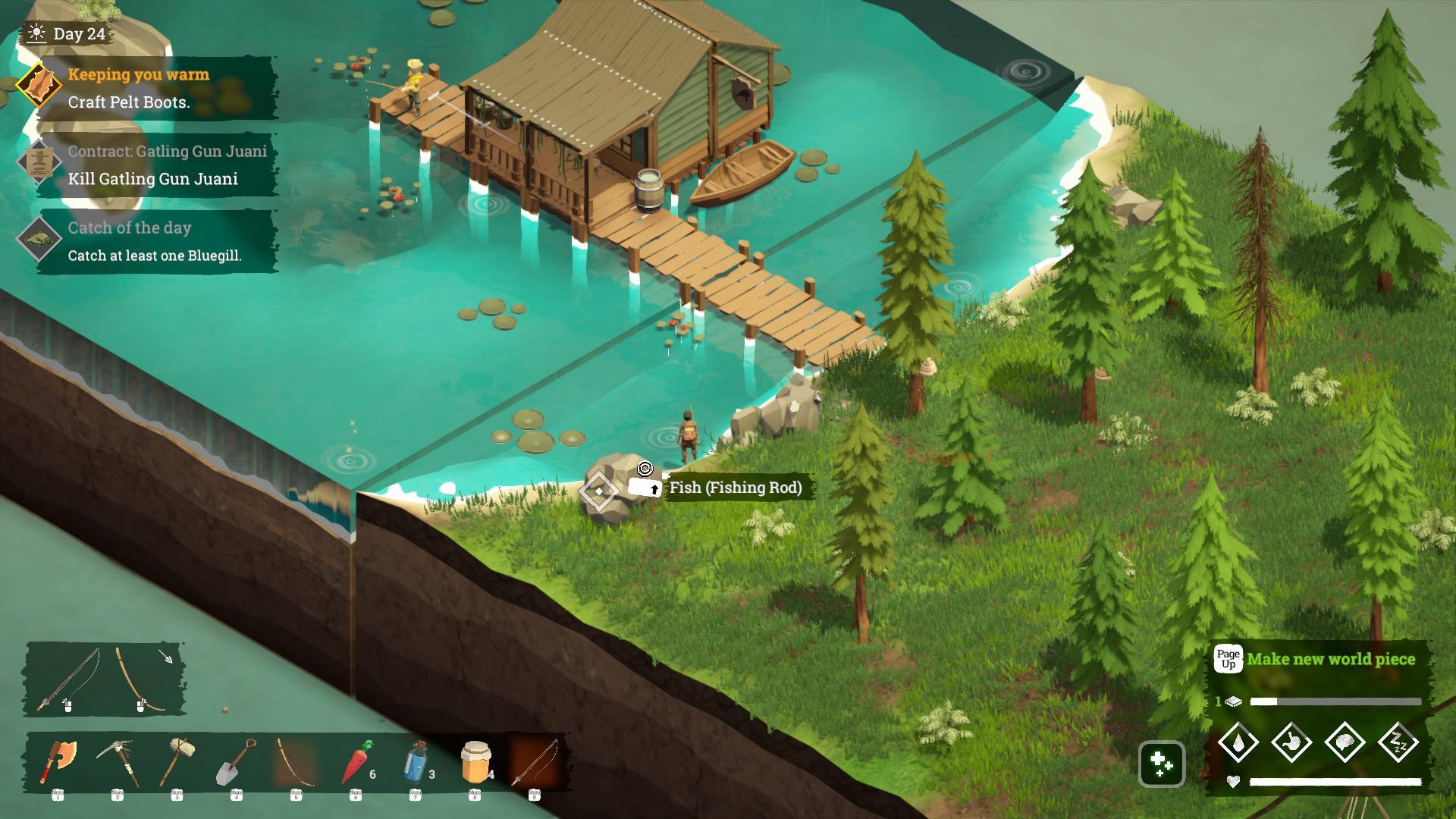Click the arrow ammo icon in the equipped panel

click(x=166, y=656)
